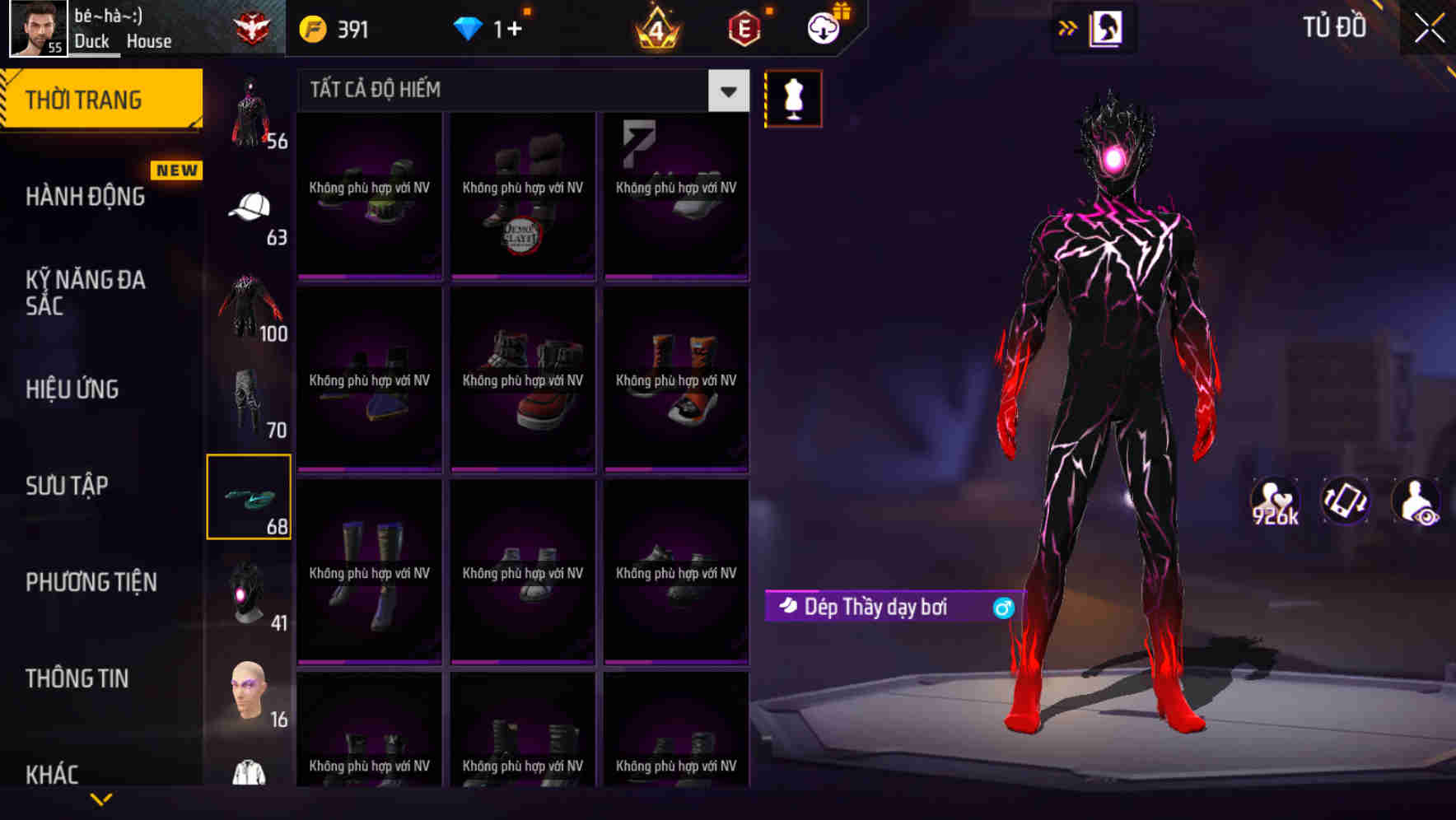Expand the chevron below KHÁC in sidebar
The image size is (1456, 820).
[101, 800]
